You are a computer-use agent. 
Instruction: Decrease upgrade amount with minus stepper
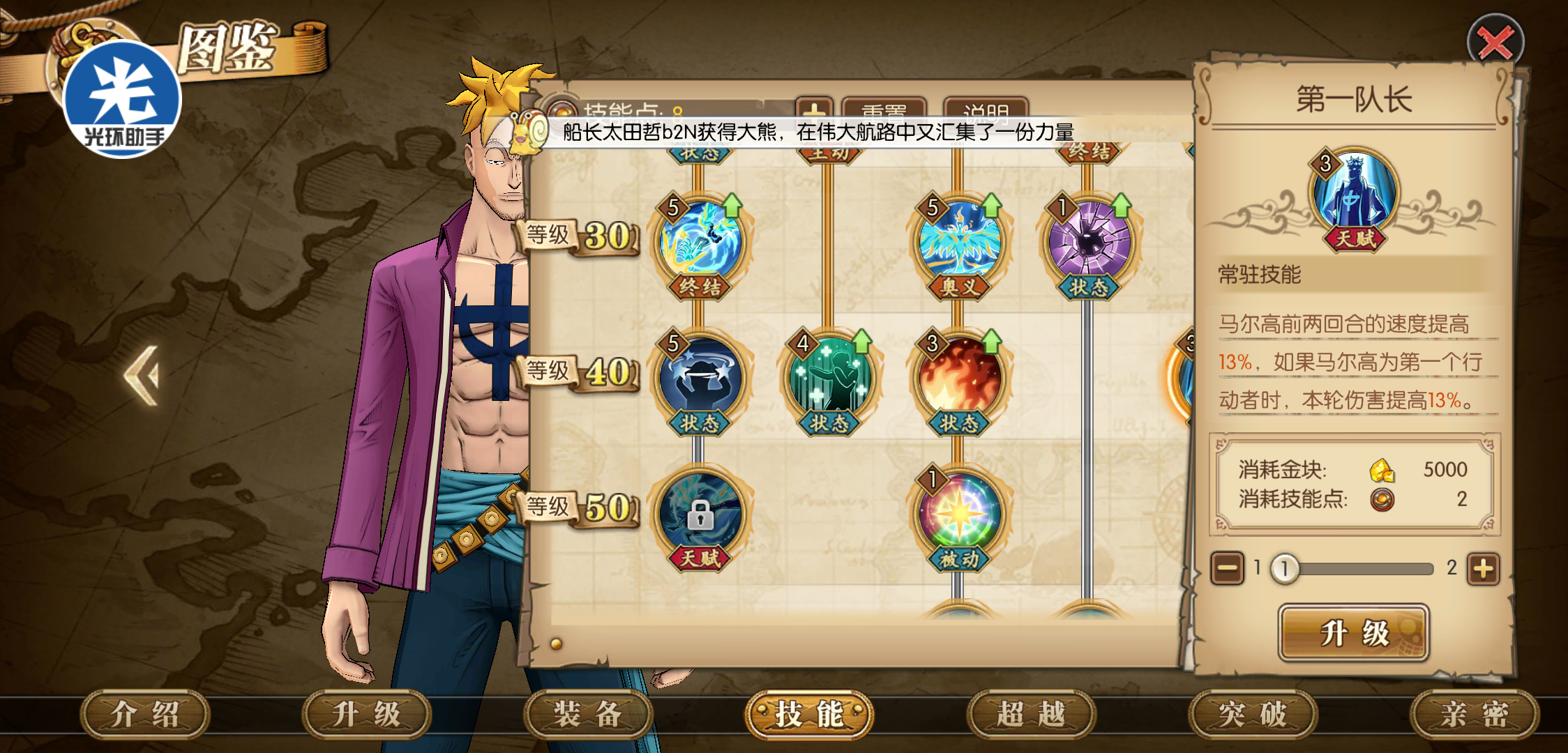click(x=1227, y=569)
